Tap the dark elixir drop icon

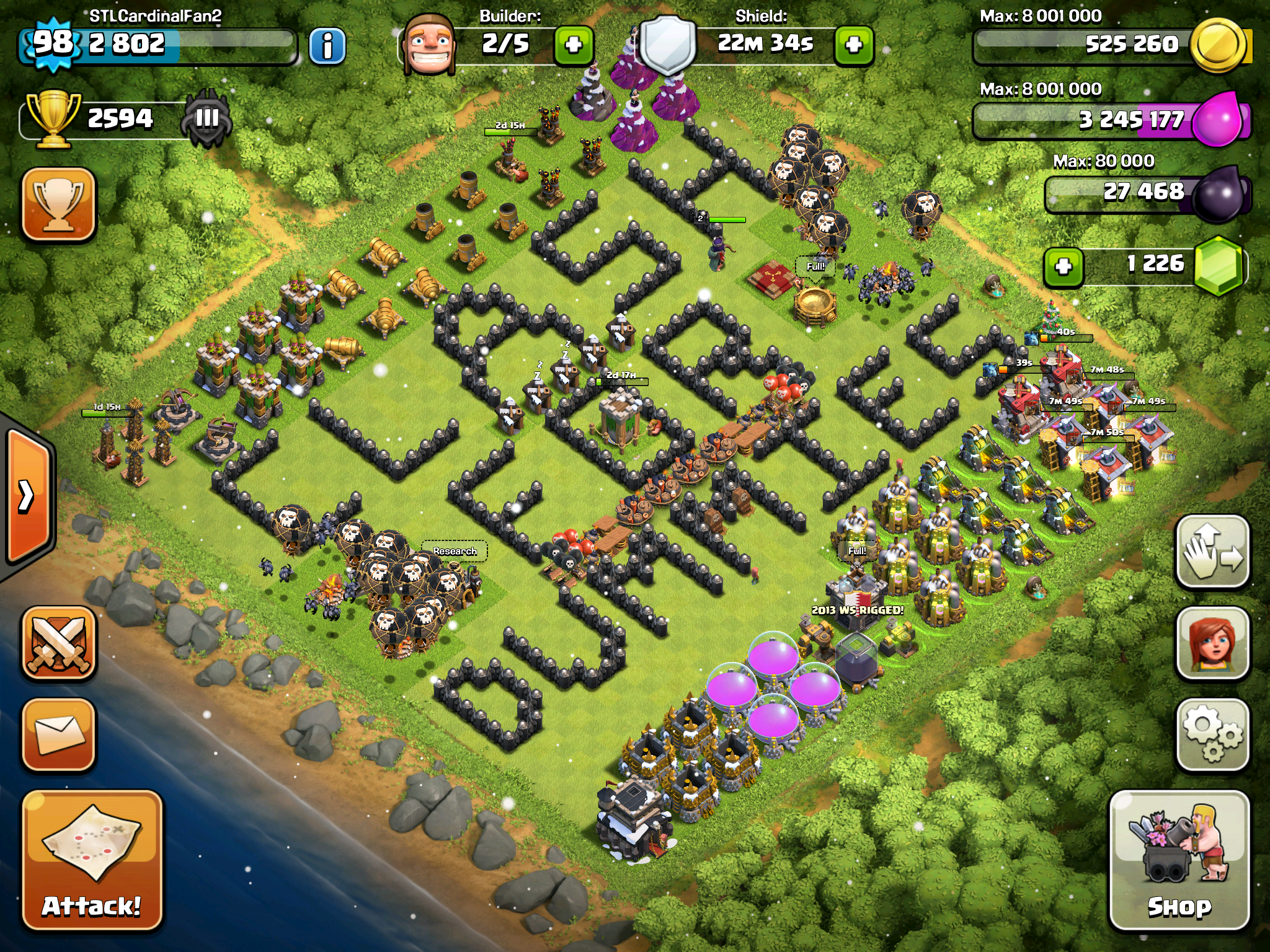coord(1219,193)
